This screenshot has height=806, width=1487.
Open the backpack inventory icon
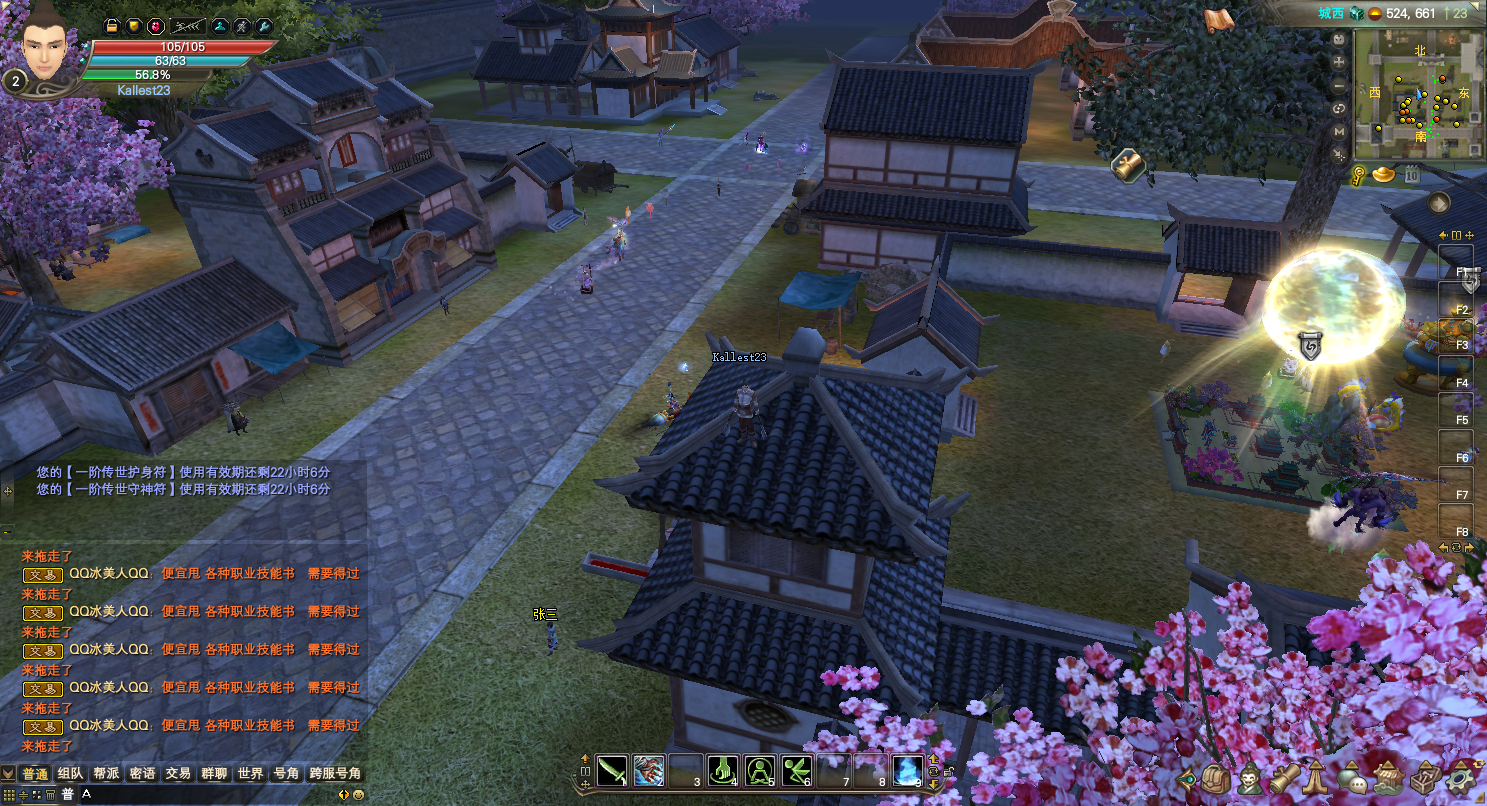point(1216,778)
